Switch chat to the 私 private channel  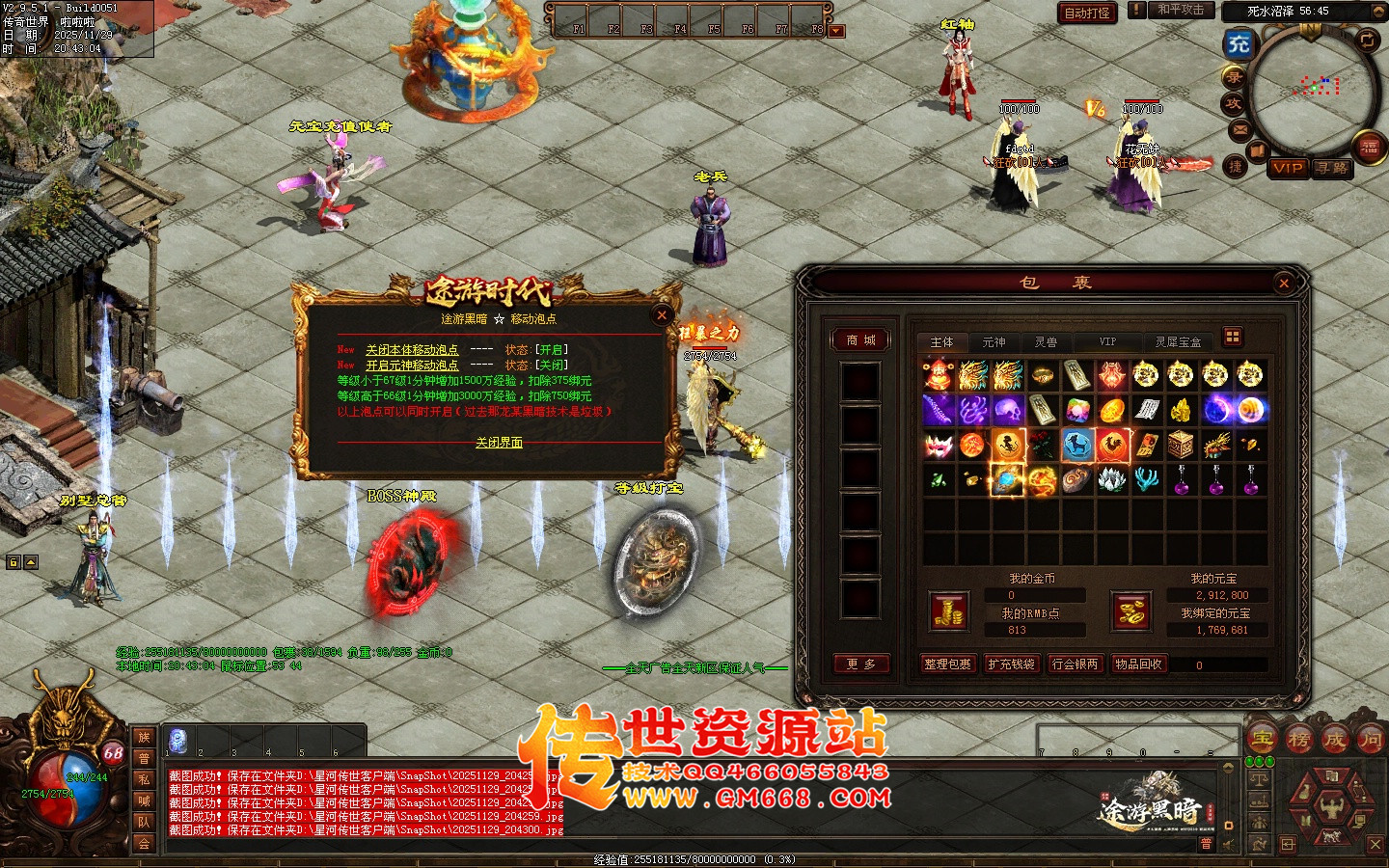point(144,779)
